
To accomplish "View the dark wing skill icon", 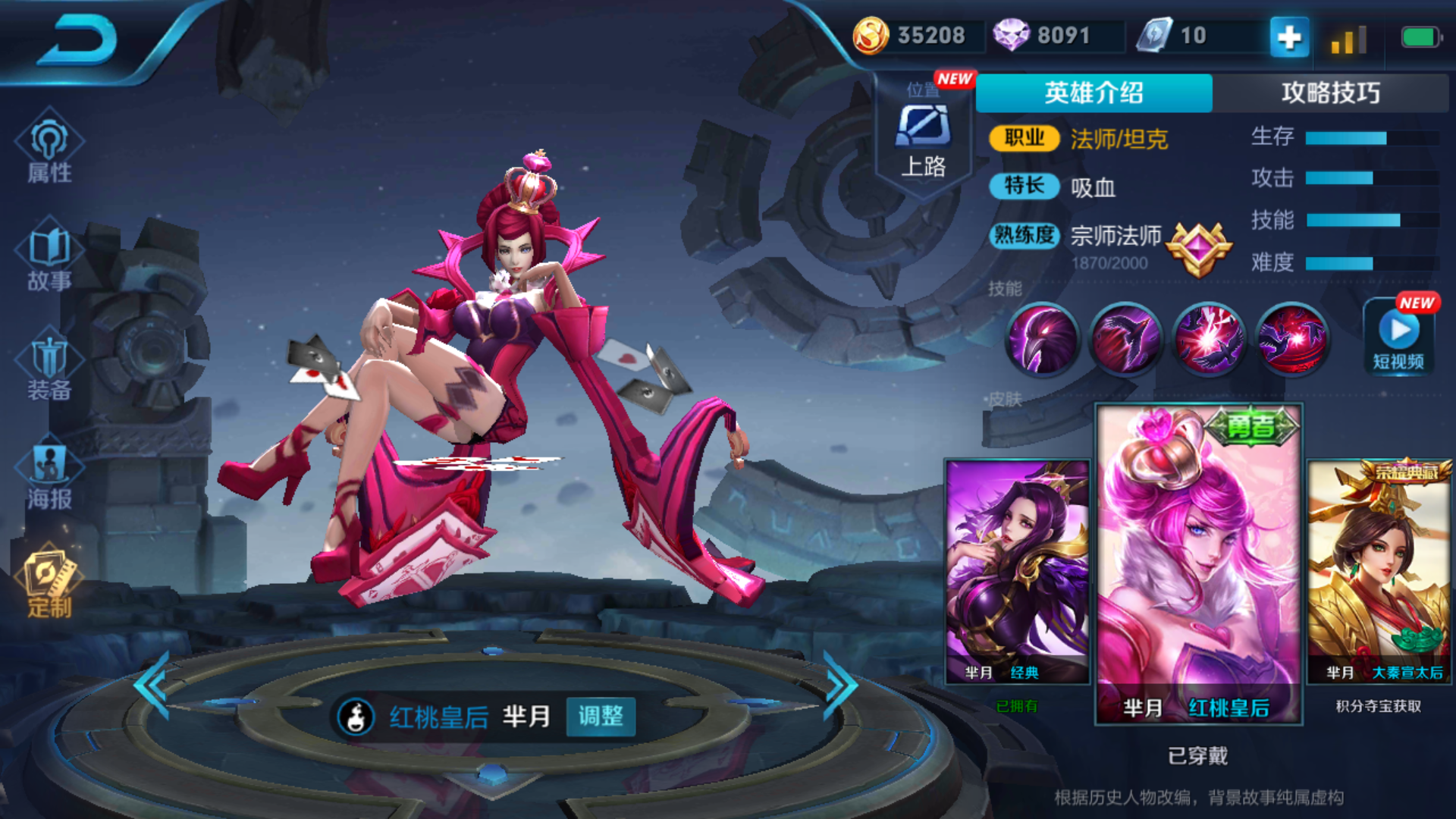I will (1125, 339).
